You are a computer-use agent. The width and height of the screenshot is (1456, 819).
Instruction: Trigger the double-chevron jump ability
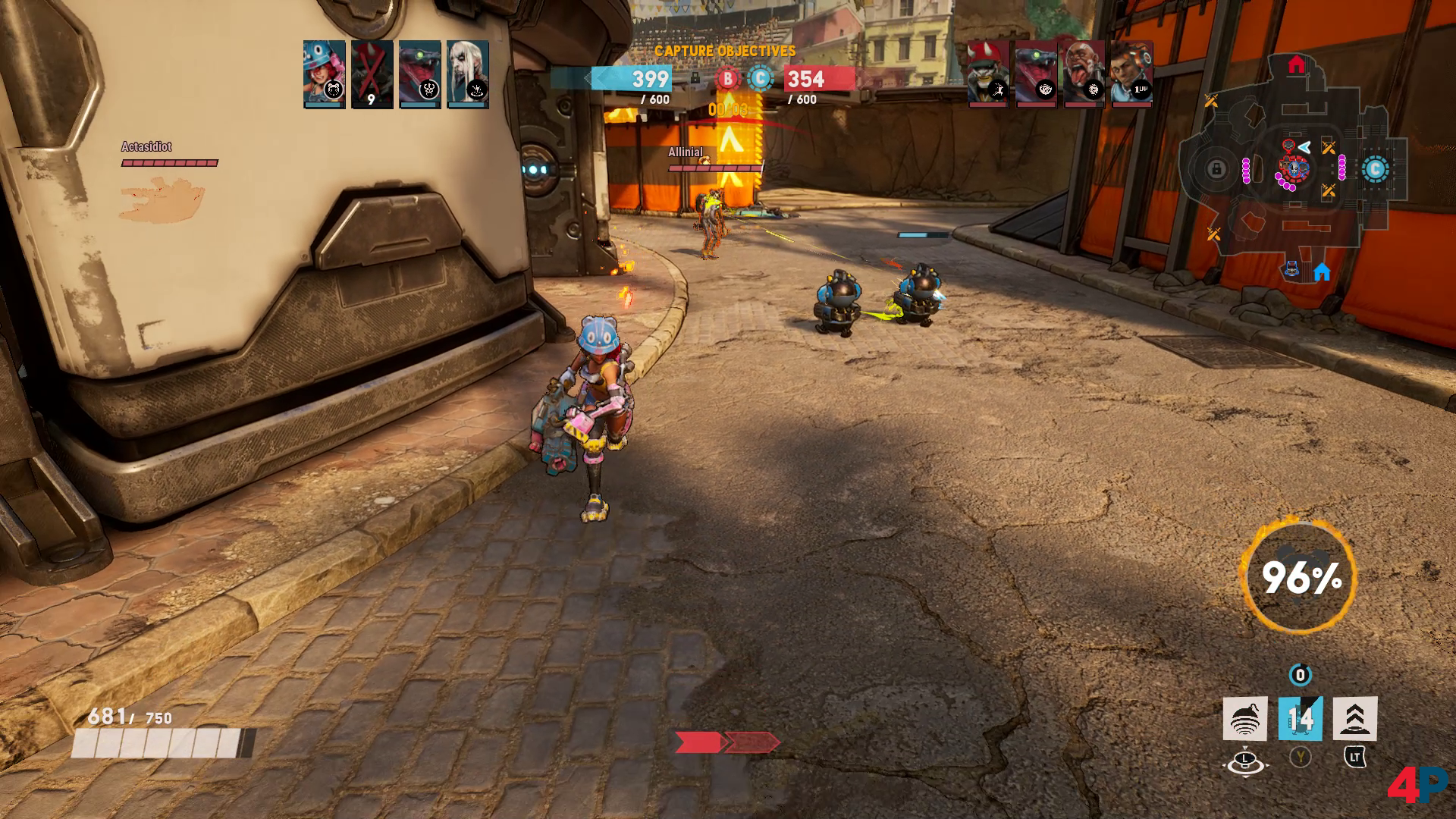1355,718
